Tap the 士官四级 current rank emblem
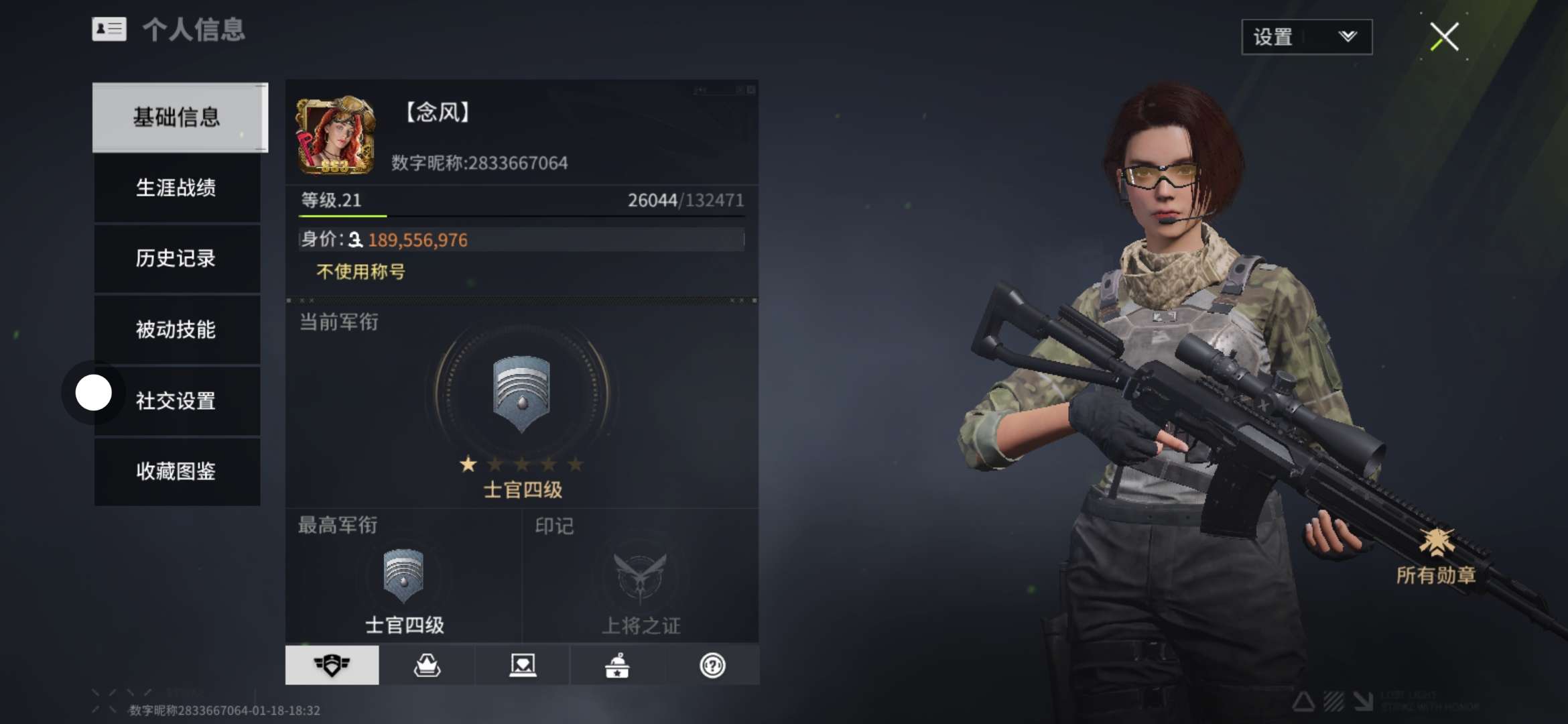 521,394
